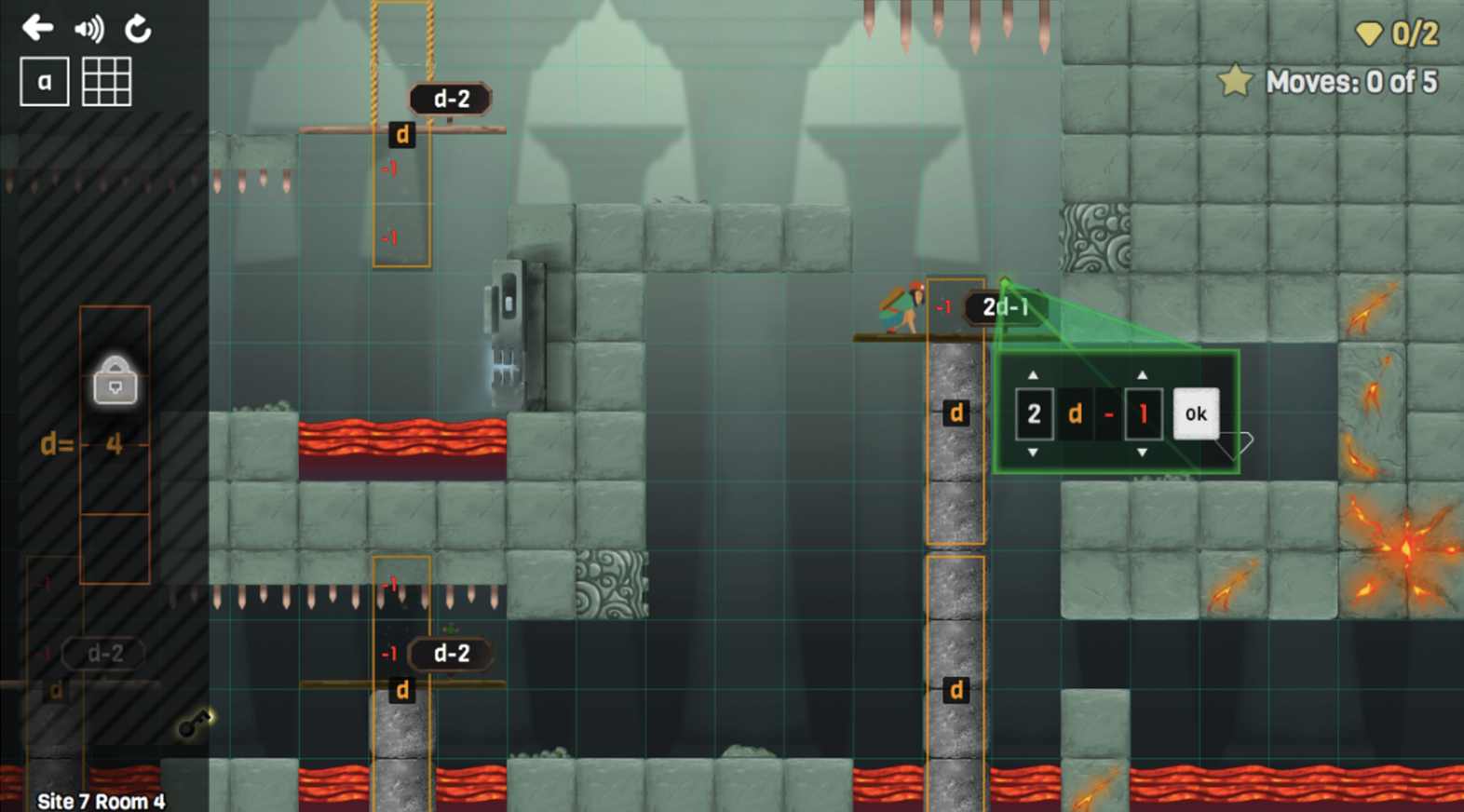1464x812 pixels.
Task: Open the 2d-1 expression label
Action: (x=1004, y=307)
